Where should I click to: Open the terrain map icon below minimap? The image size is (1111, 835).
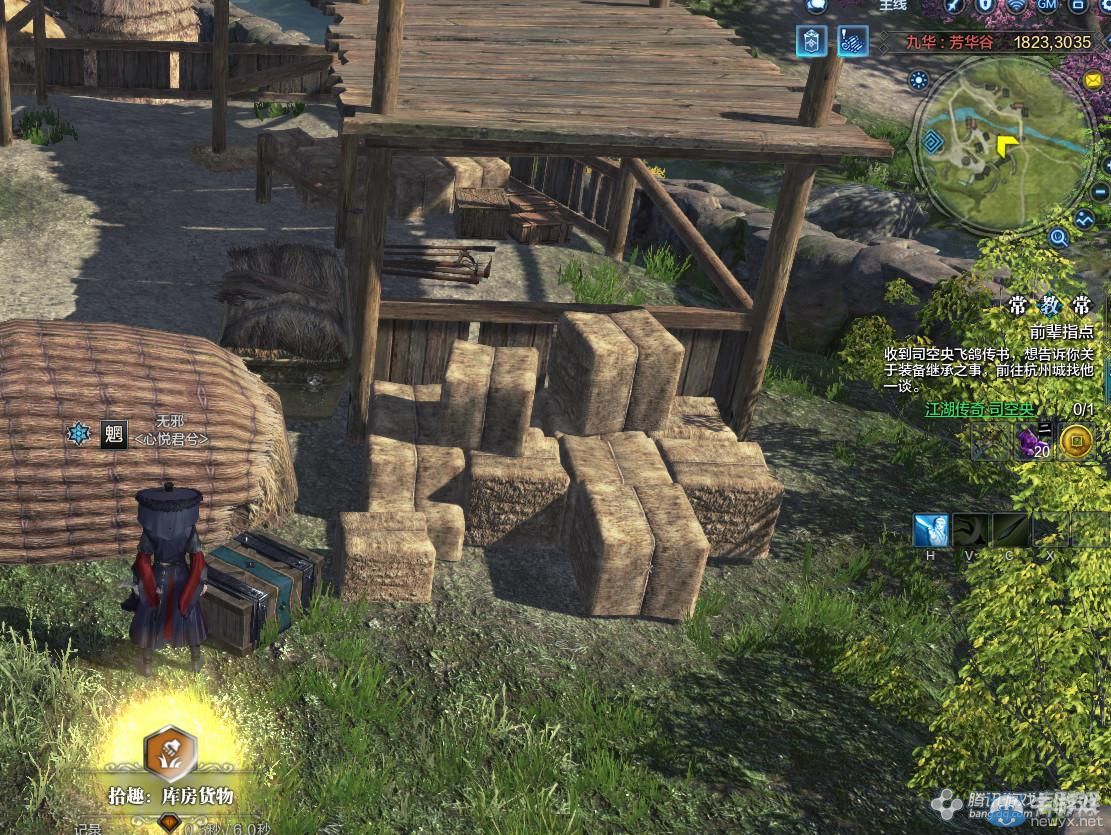1085,218
